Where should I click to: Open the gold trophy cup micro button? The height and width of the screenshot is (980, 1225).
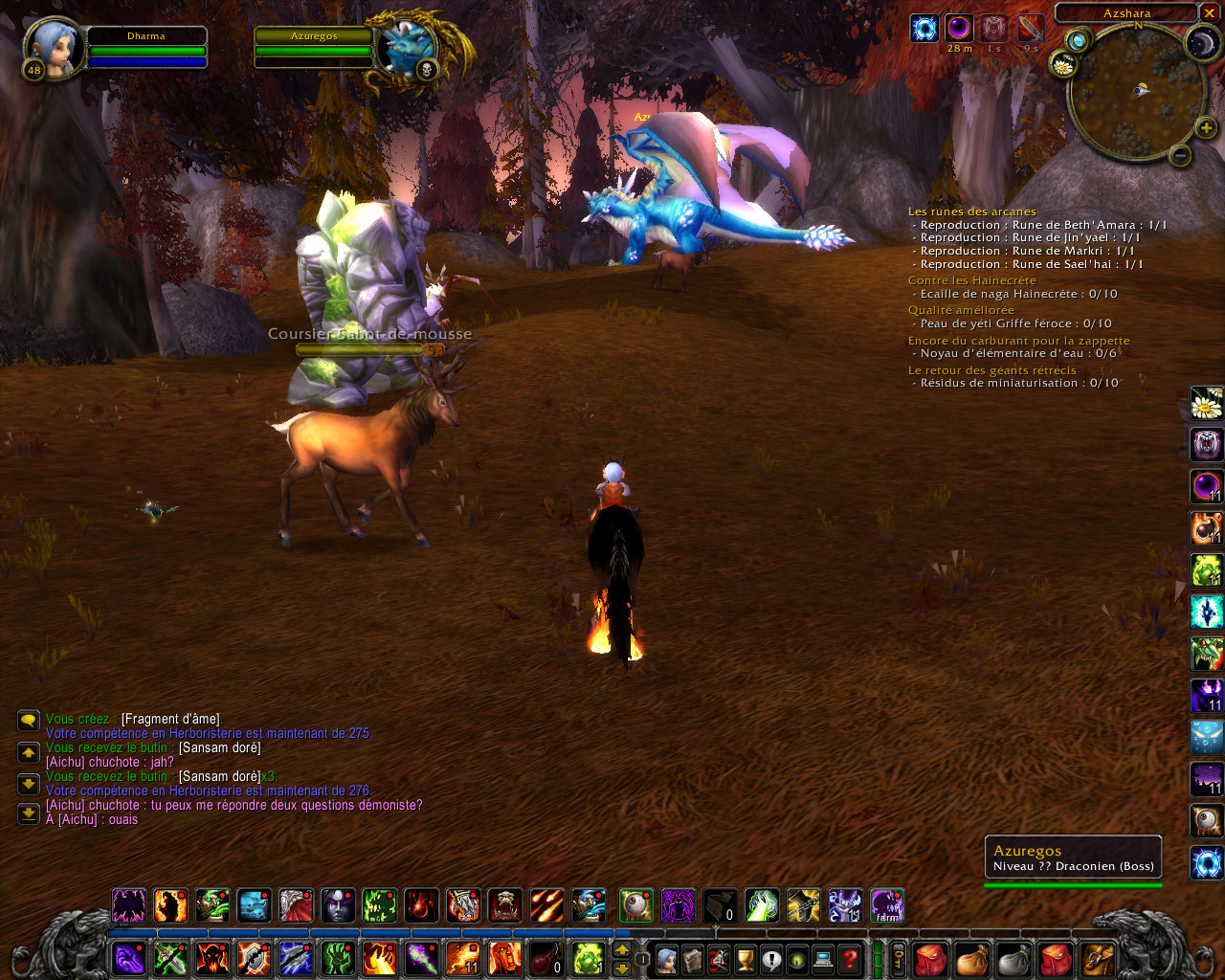pos(745,958)
